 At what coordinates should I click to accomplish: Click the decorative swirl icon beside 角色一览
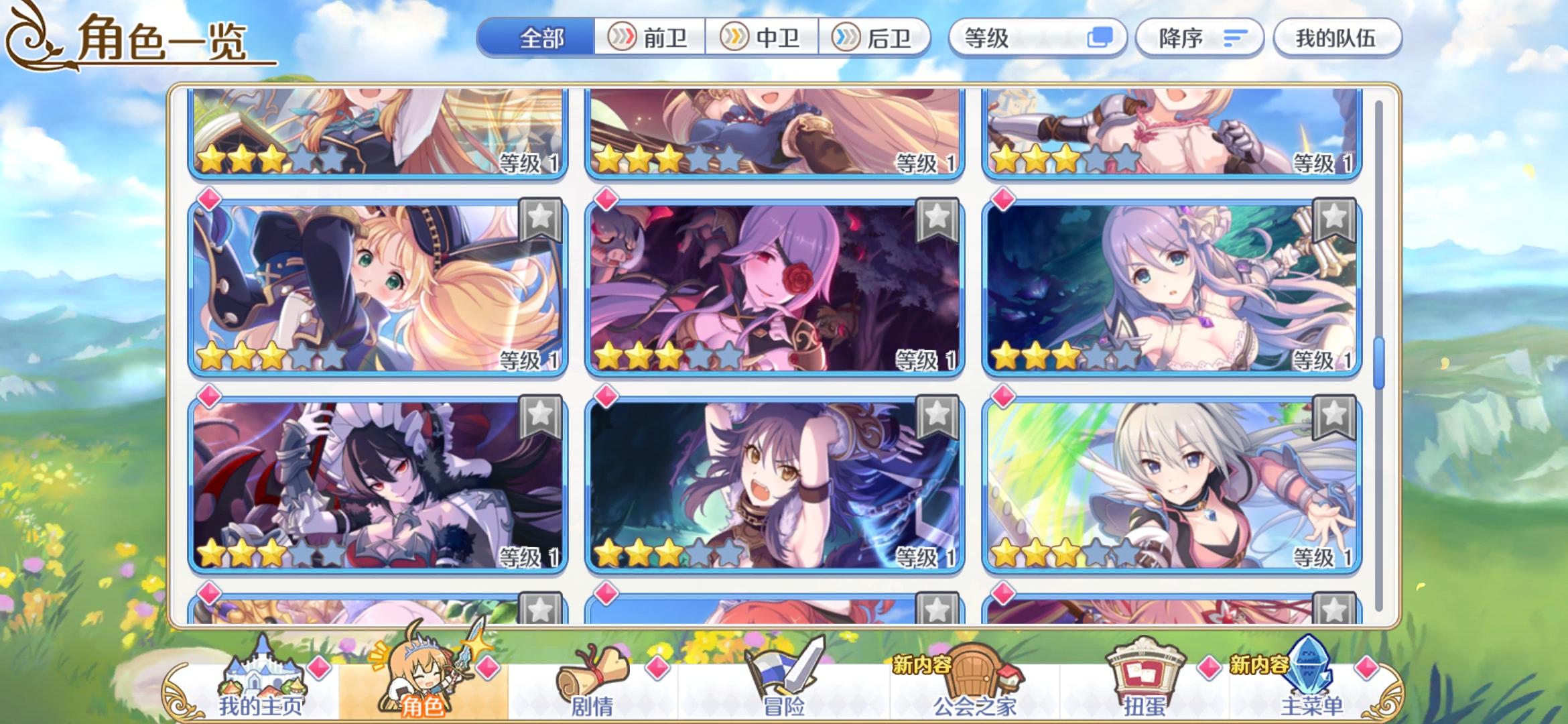(30, 37)
